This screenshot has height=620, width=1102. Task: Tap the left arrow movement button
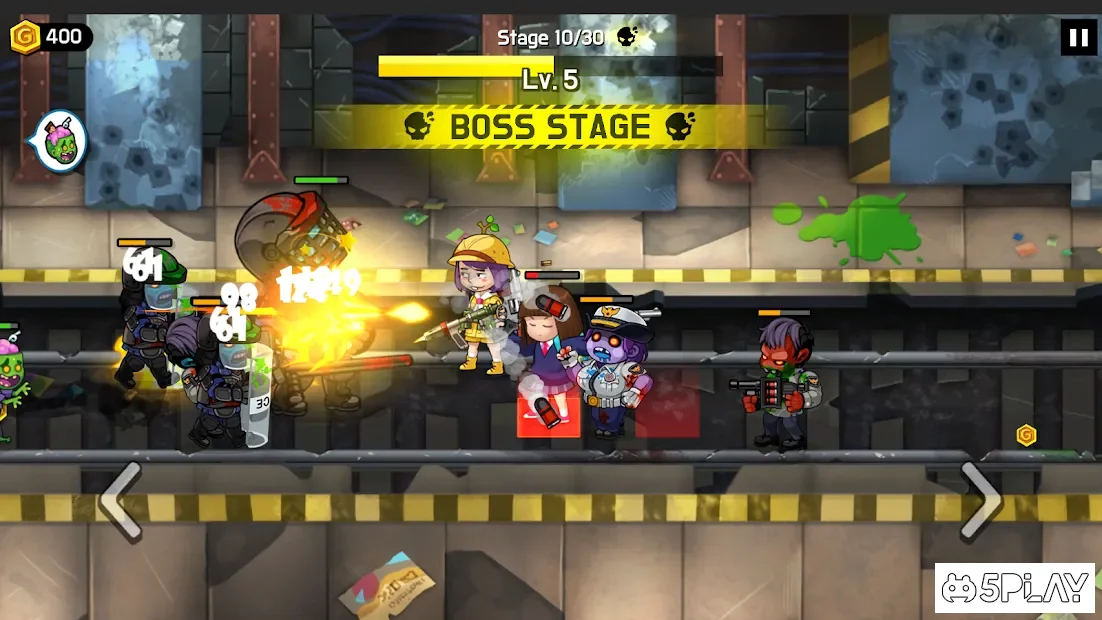[x=121, y=501]
